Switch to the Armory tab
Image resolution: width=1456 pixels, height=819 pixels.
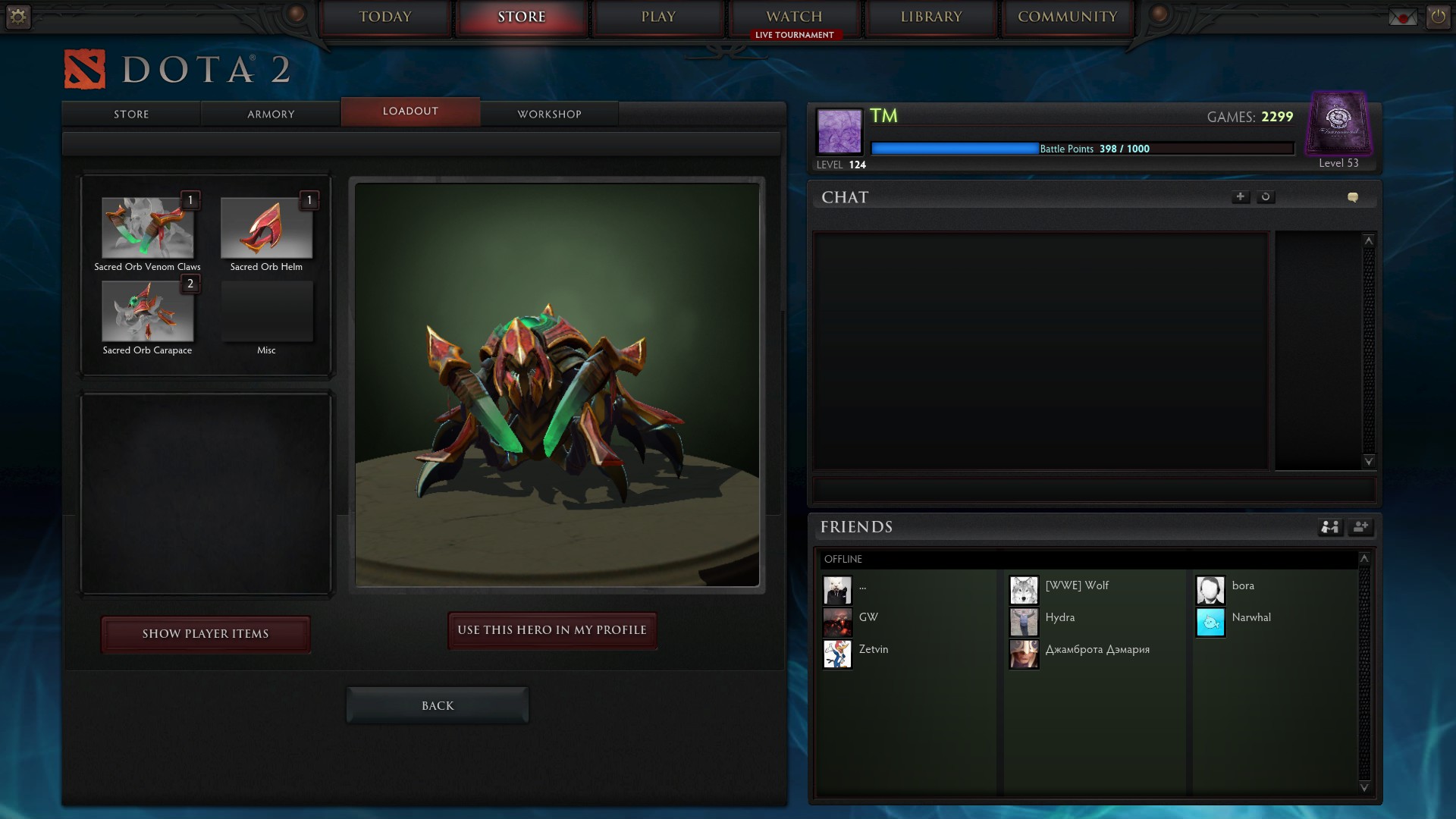coord(271,114)
